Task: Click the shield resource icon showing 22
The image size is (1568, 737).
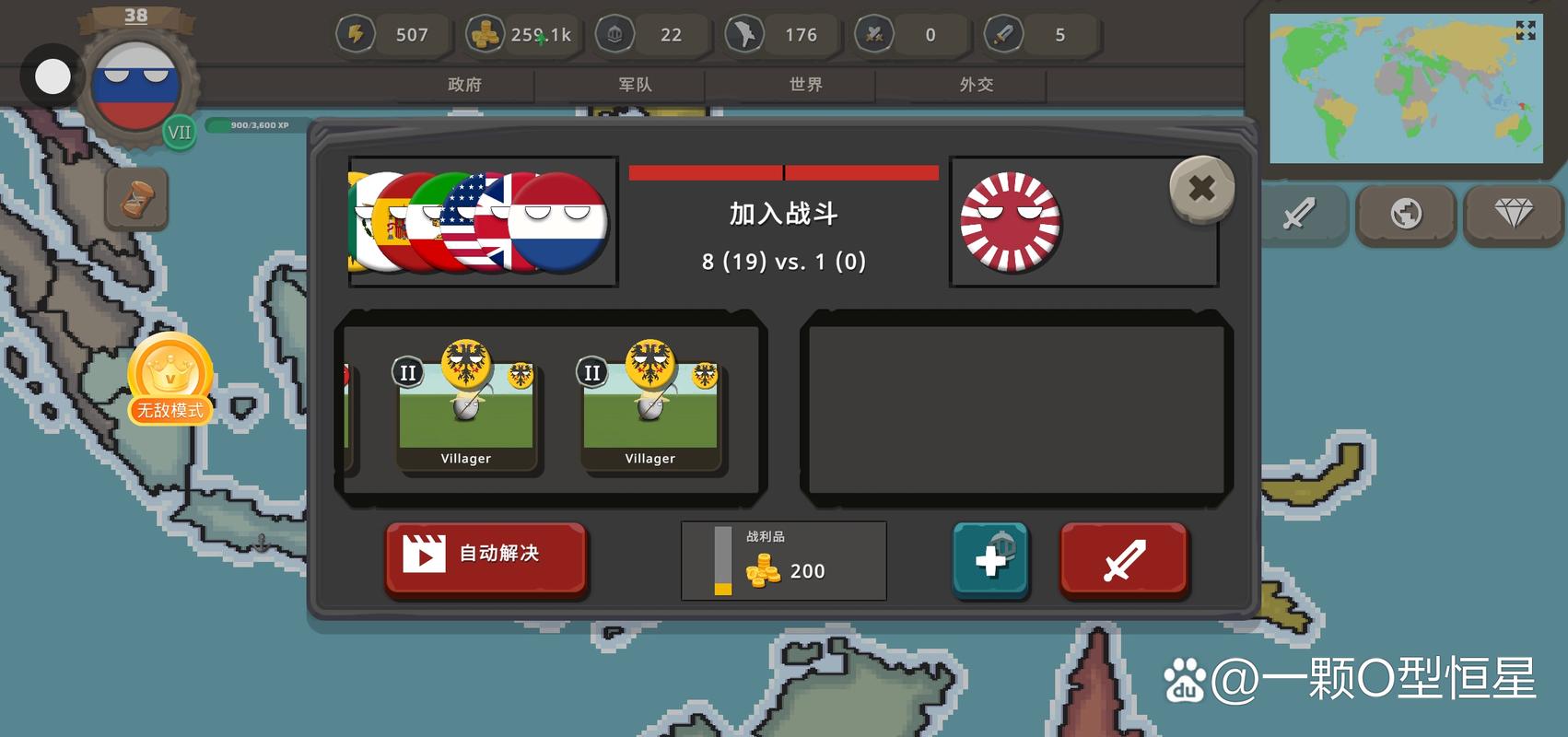Action: tap(614, 33)
